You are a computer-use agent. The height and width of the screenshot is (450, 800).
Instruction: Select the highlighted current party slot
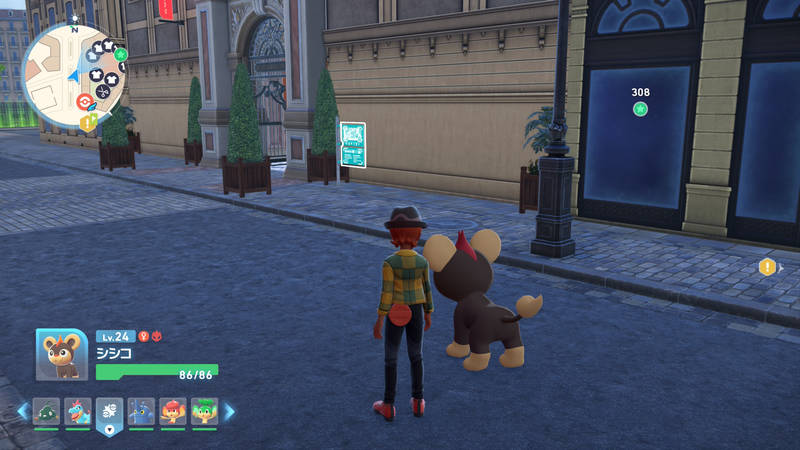pos(109,412)
